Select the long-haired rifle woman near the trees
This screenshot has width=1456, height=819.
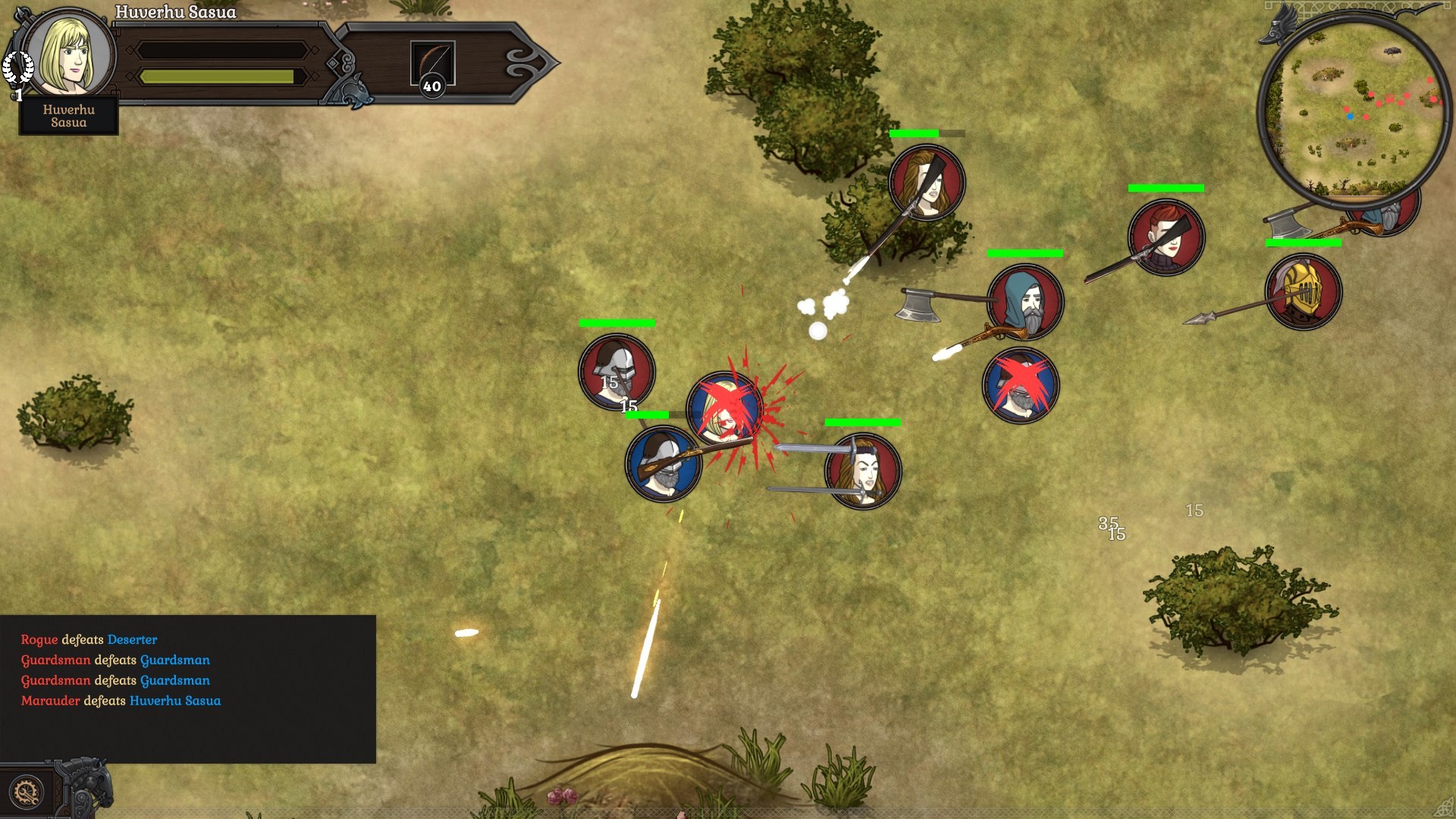(927, 181)
